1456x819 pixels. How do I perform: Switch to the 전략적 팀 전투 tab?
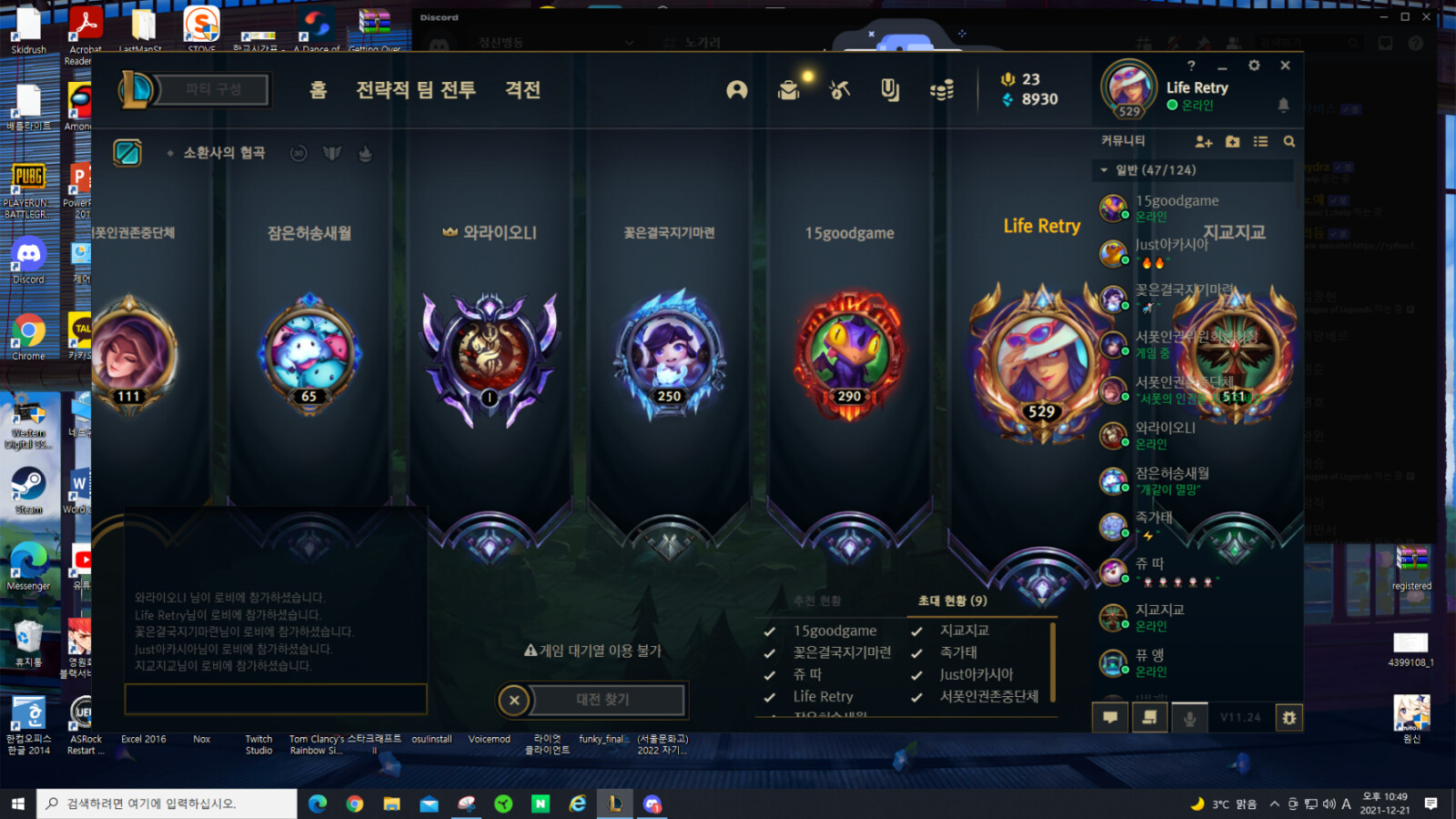pyautogui.click(x=415, y=91)
